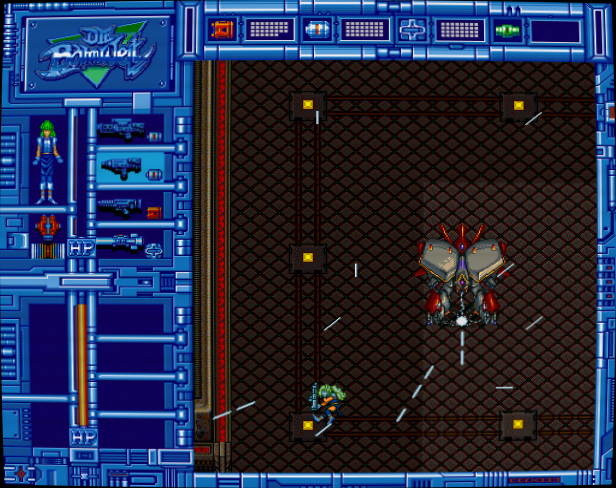
Task: Pick the blue capsule item in the top bar
Action: tap(316, 29)
